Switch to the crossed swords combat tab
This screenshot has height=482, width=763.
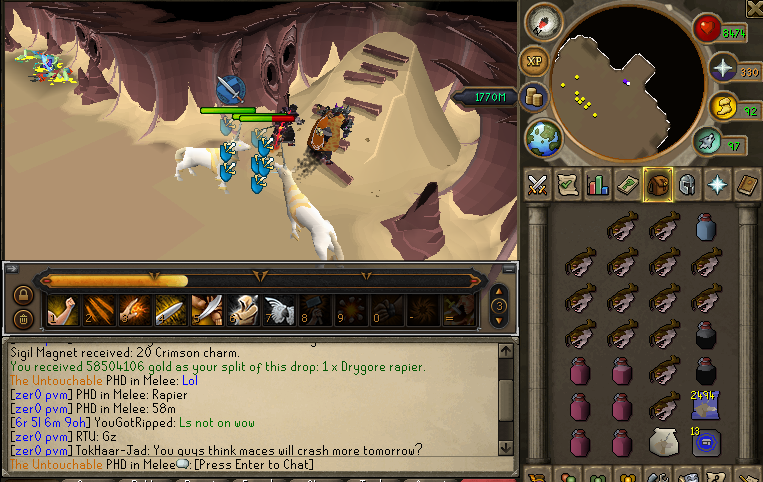(538, 184)
